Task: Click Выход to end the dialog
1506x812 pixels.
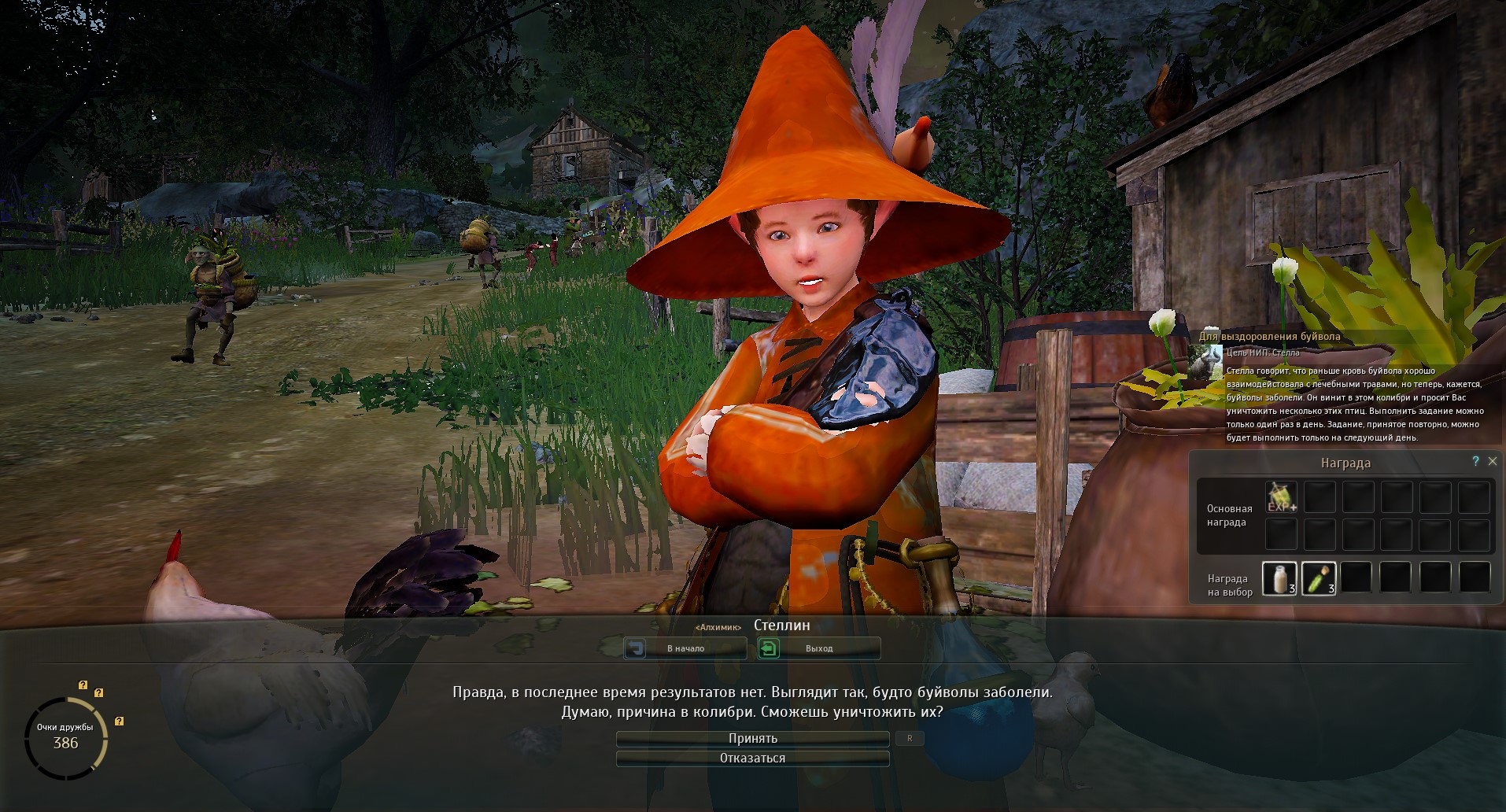Action: tap(818, 648)
